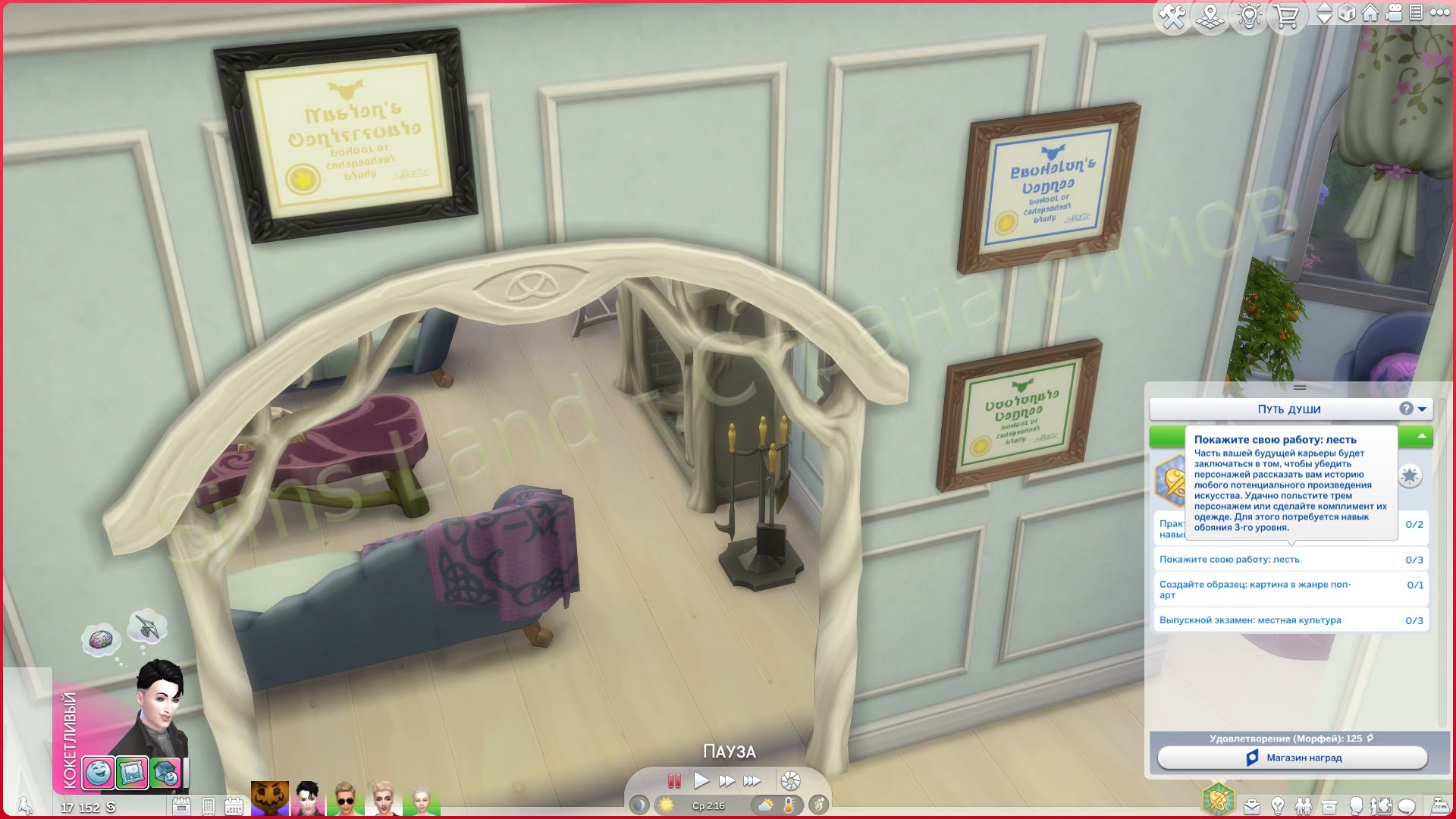Select the 'Покажите свою работу: лесть' objective row
1456x819 pixels.
tap(1289, 560)
